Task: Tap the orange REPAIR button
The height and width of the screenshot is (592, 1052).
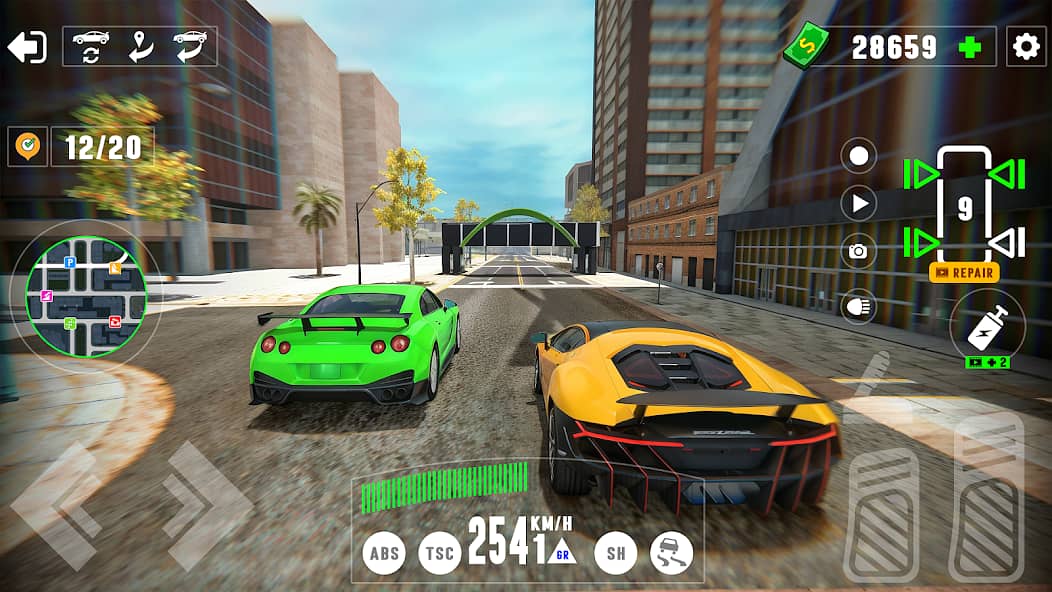Action: (x=964, y=272)
